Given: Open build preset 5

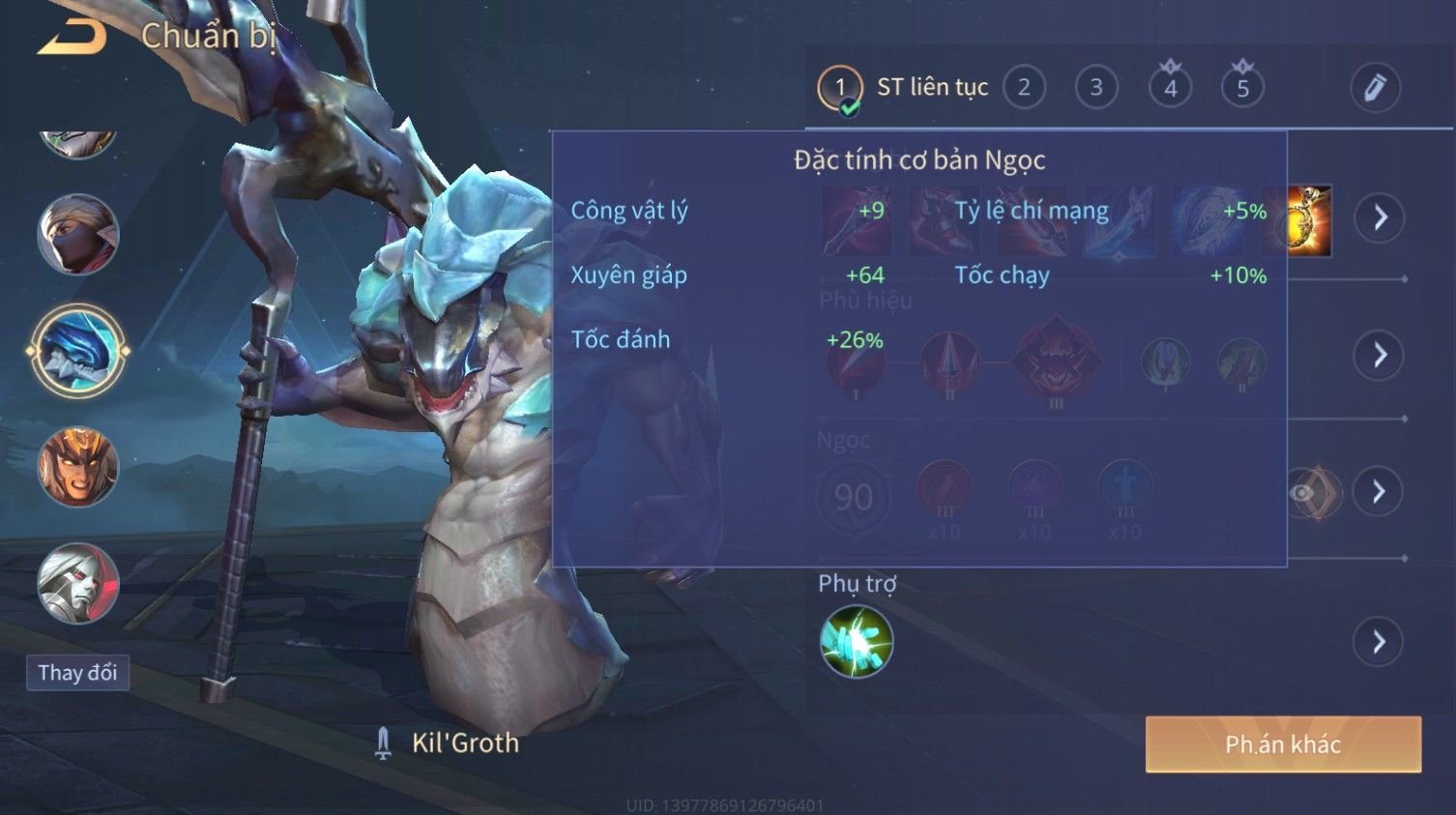Looking at the screenshot, I should tap(1242, 88).
